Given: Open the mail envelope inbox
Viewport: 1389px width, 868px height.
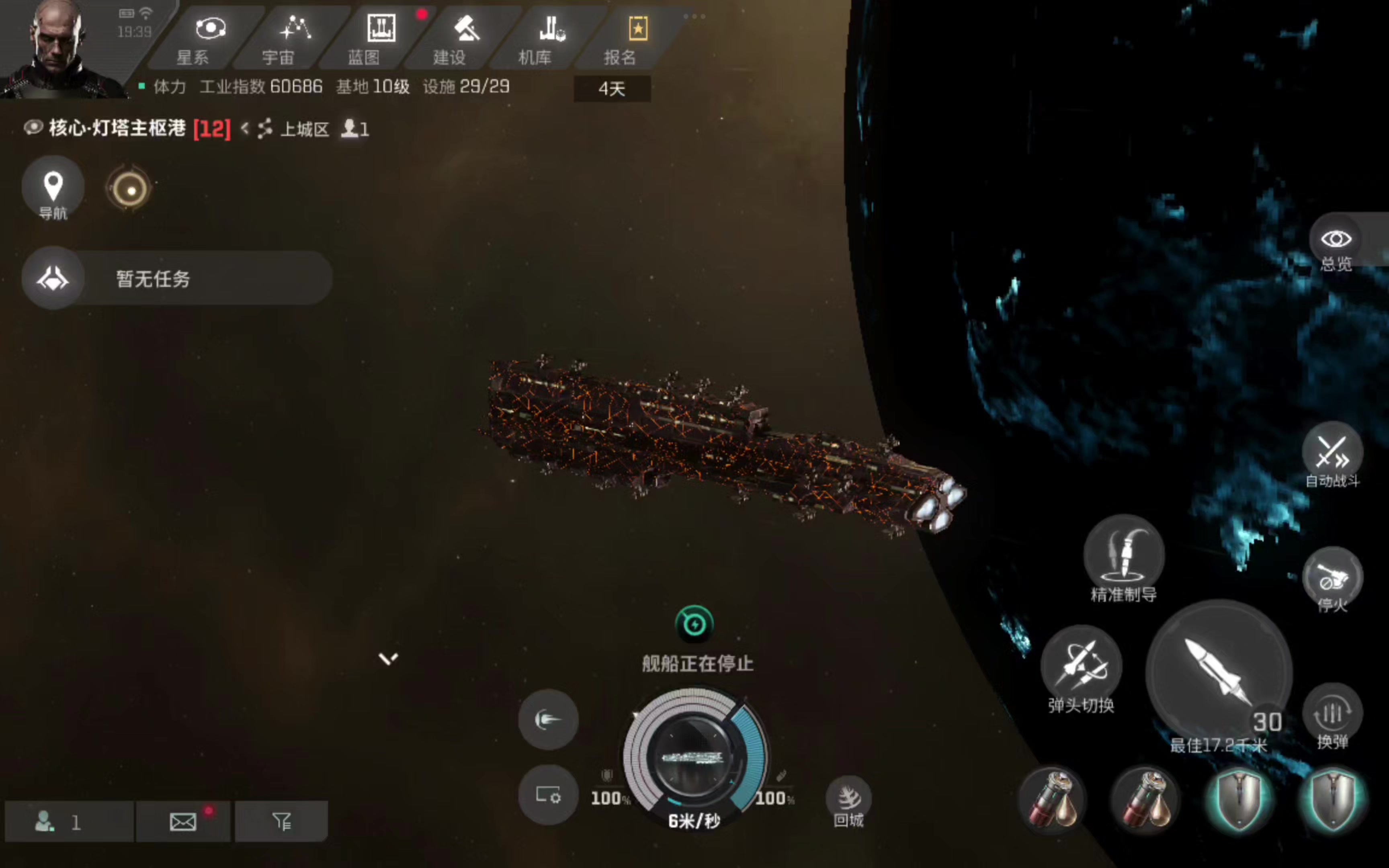Looking at the screenshot, I should tap(183, 822).
